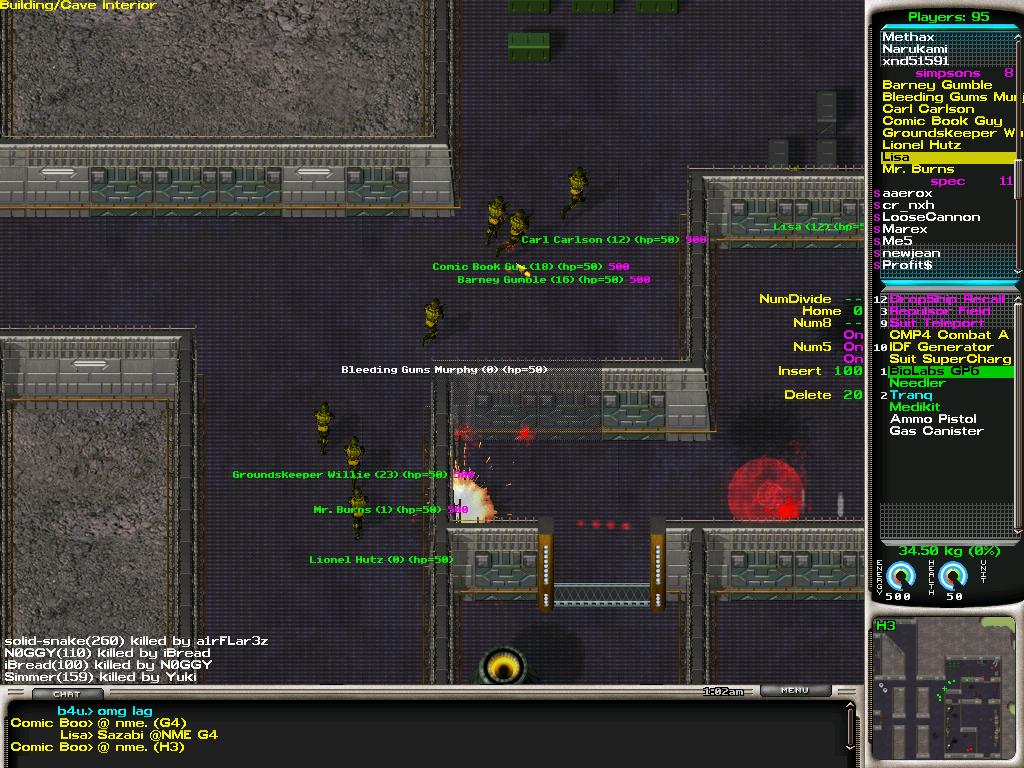The width and height of the screenshot is (1024, 768).
Task: Click the simpsons team header
Action: tap(947, 73)
